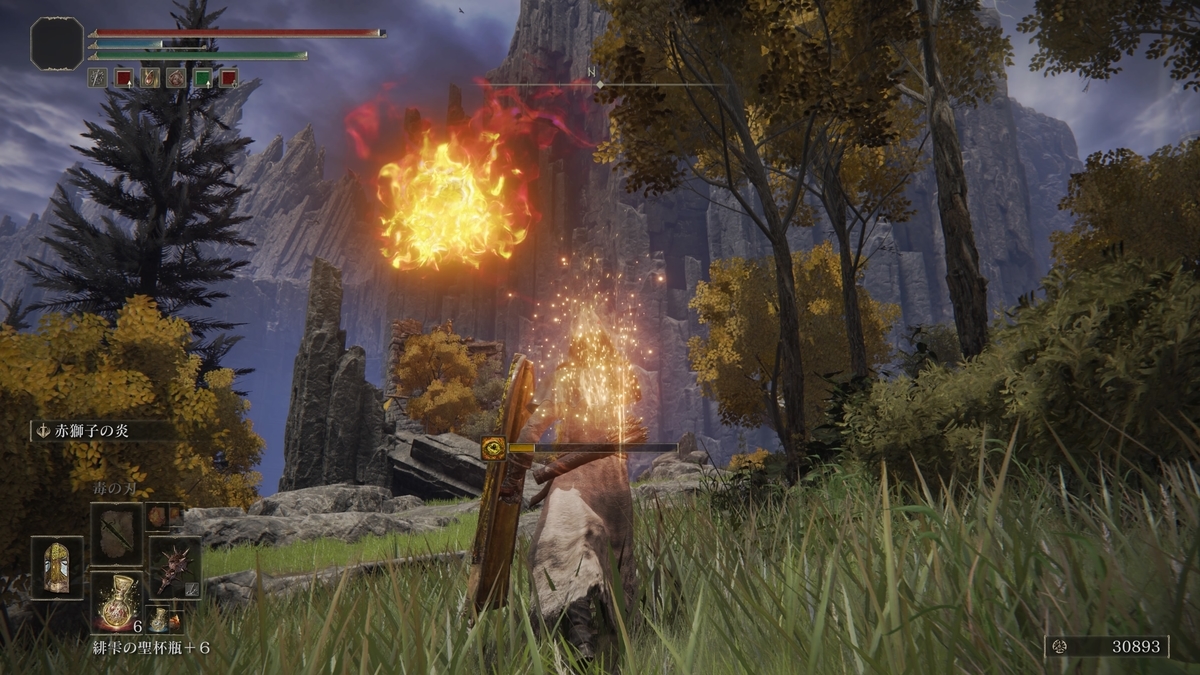The height and width of the screenshot is (675, 1200).
Task: Select the golden shield in the left-hand slot
Action: (x=57, y=568)
